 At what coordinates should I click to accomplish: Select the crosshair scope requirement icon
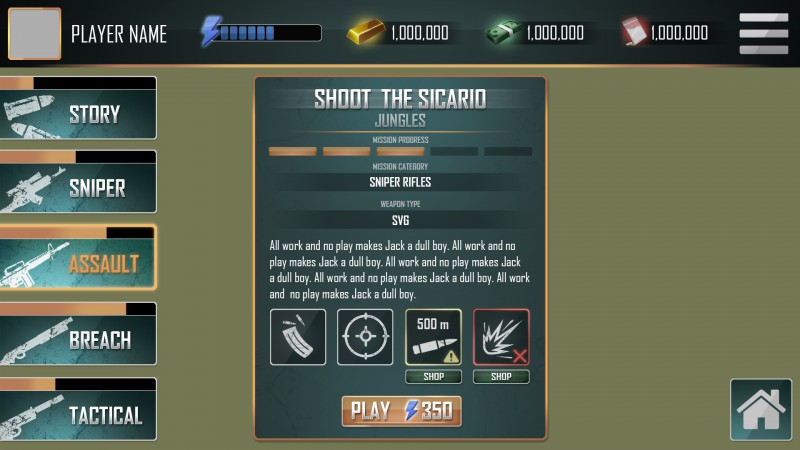tap(365, 337)
